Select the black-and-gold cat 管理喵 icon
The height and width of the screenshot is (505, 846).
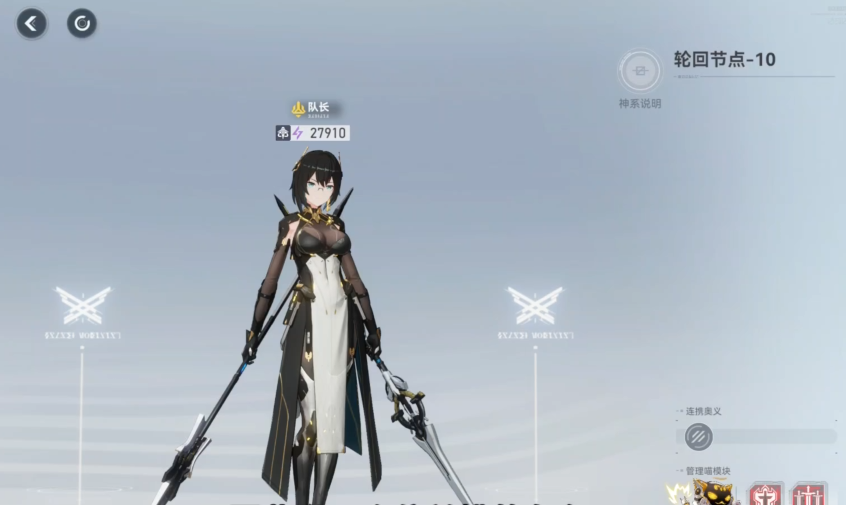point(712,493)
